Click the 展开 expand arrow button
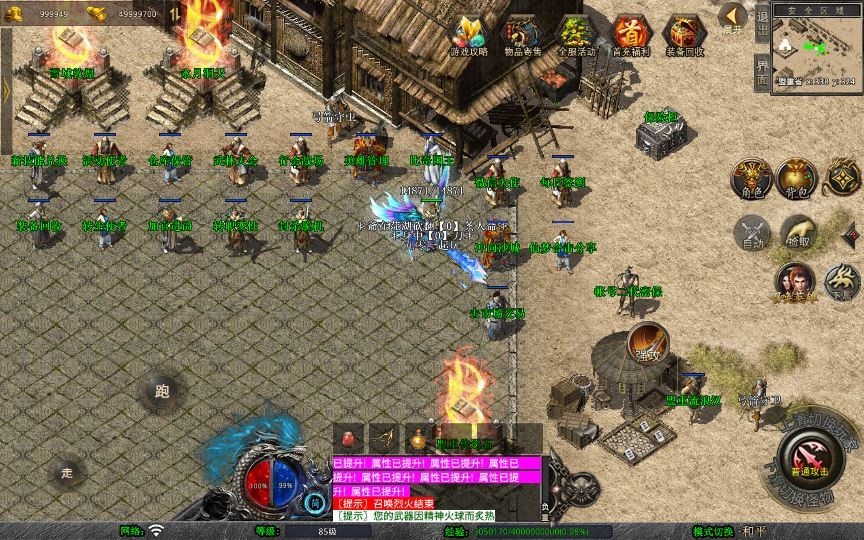 734,18
